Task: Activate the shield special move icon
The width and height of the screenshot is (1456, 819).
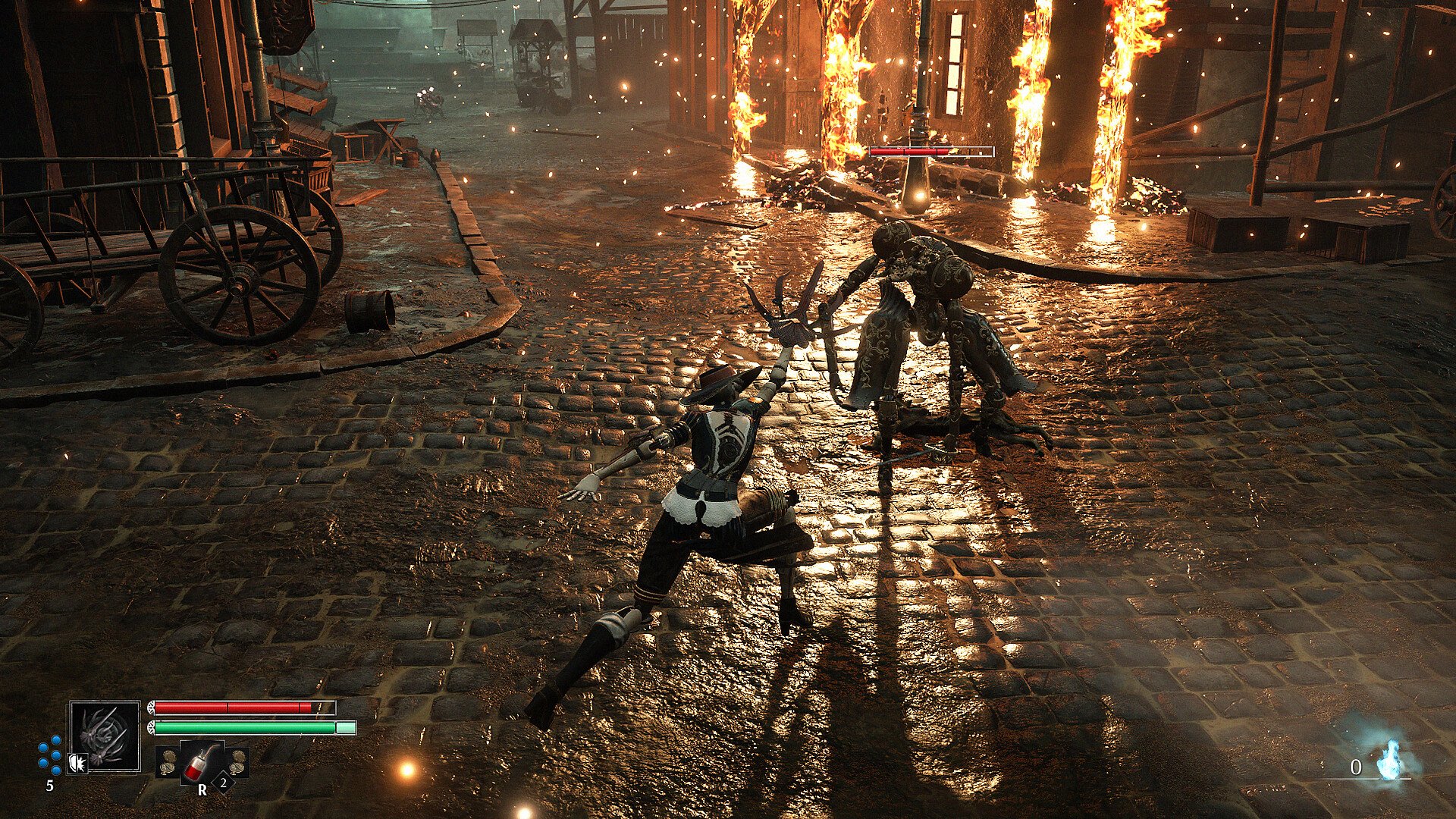Action: (x=77, y=762)
